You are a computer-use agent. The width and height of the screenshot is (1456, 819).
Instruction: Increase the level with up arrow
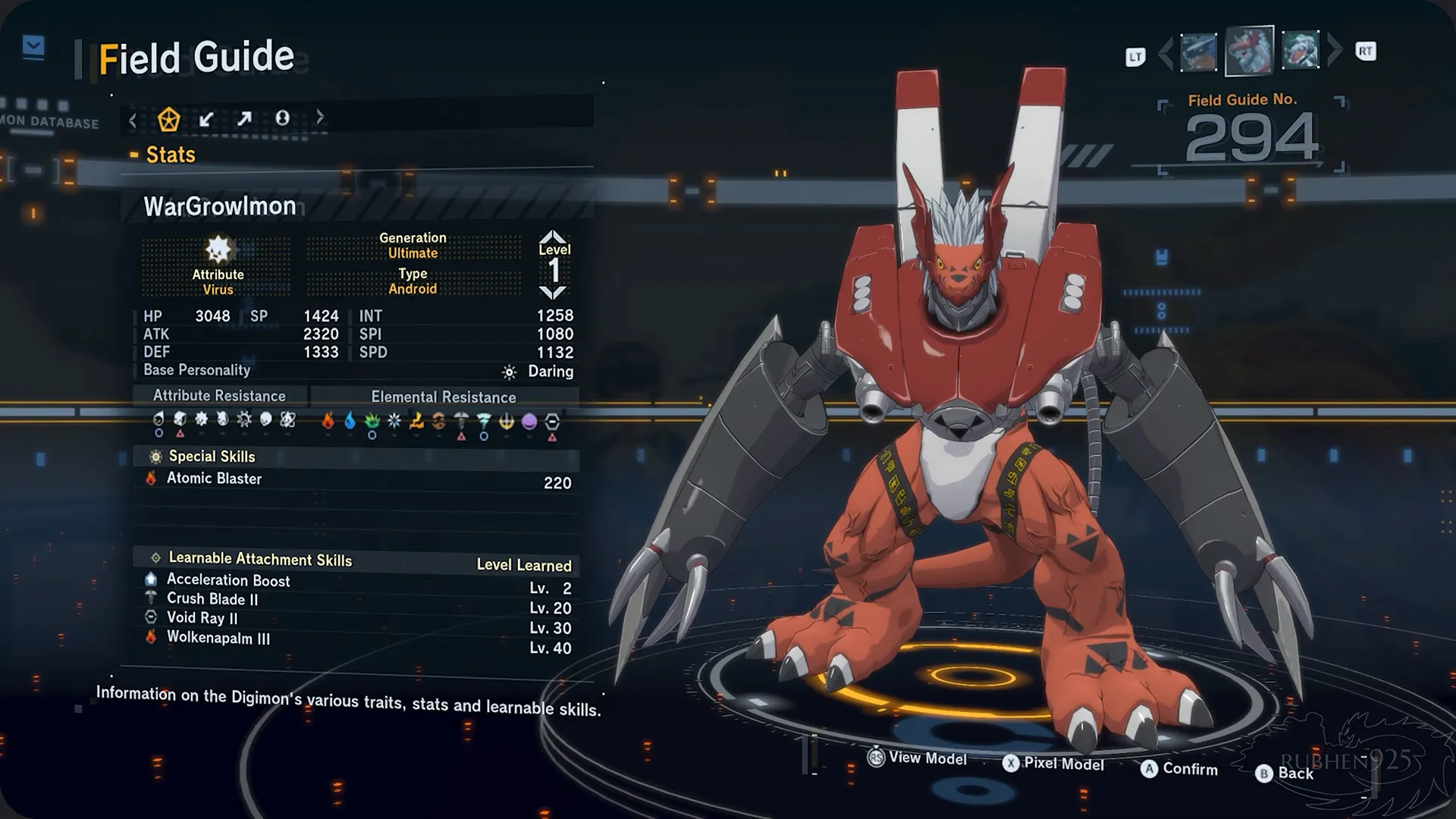pos(554,236)
